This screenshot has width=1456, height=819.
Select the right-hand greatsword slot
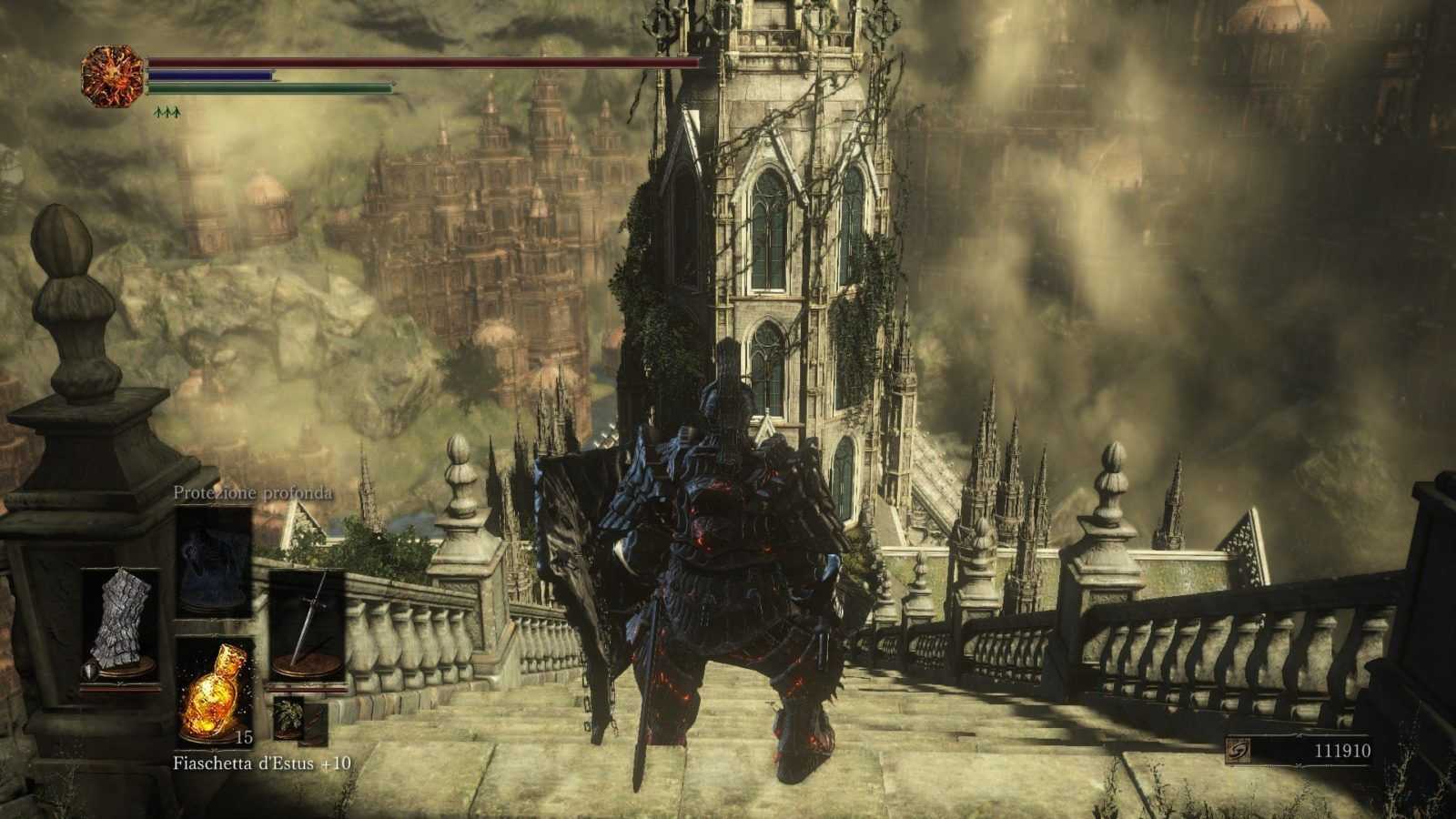[308, 626]
